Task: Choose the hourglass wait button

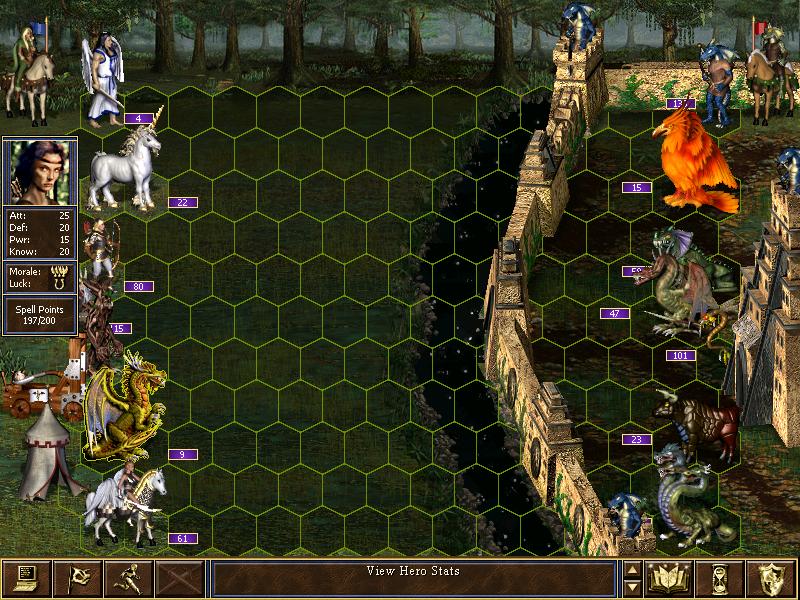Action: coord(721,578)
